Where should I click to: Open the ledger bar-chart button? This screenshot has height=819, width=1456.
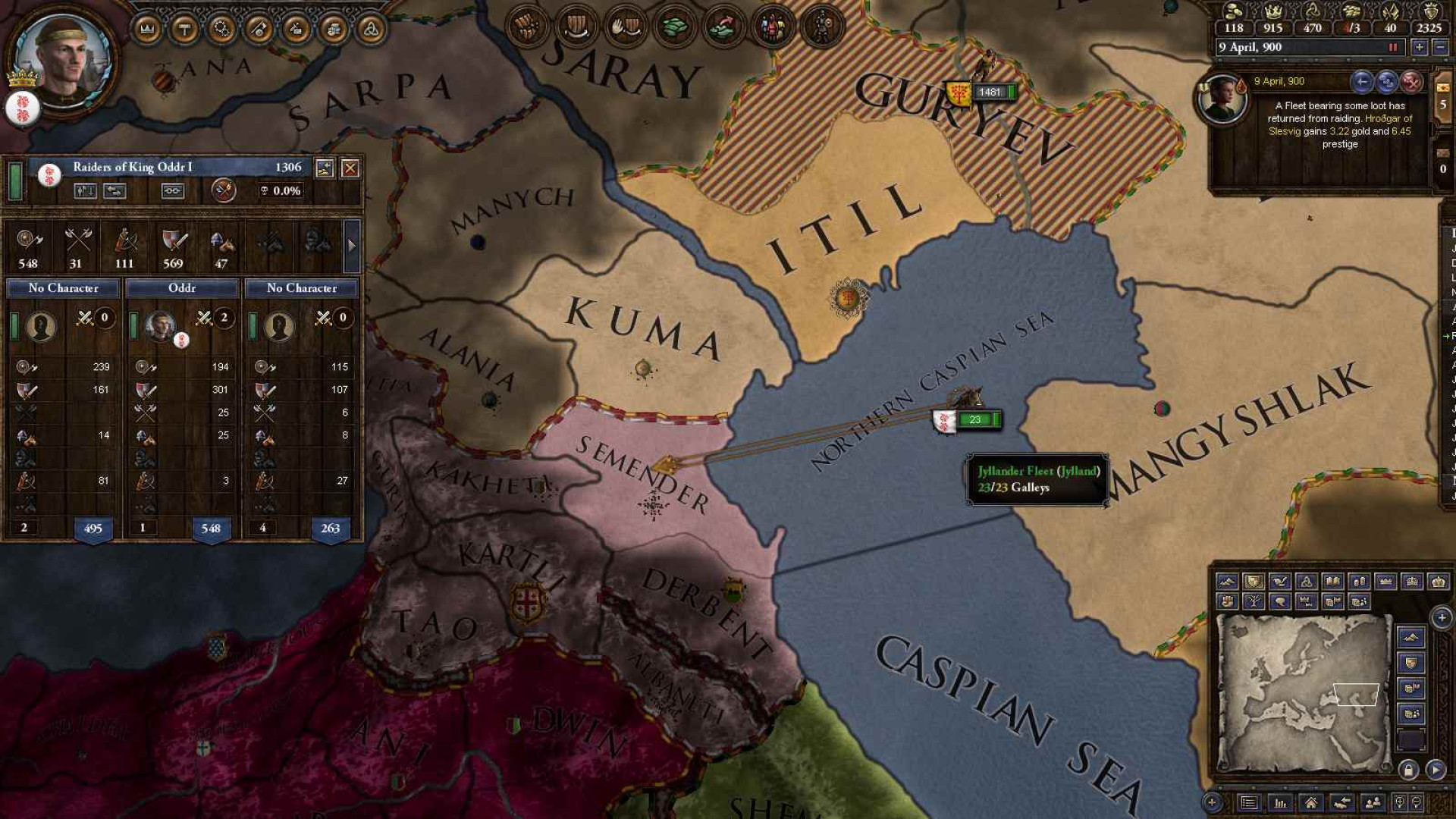pos(1280,802)
